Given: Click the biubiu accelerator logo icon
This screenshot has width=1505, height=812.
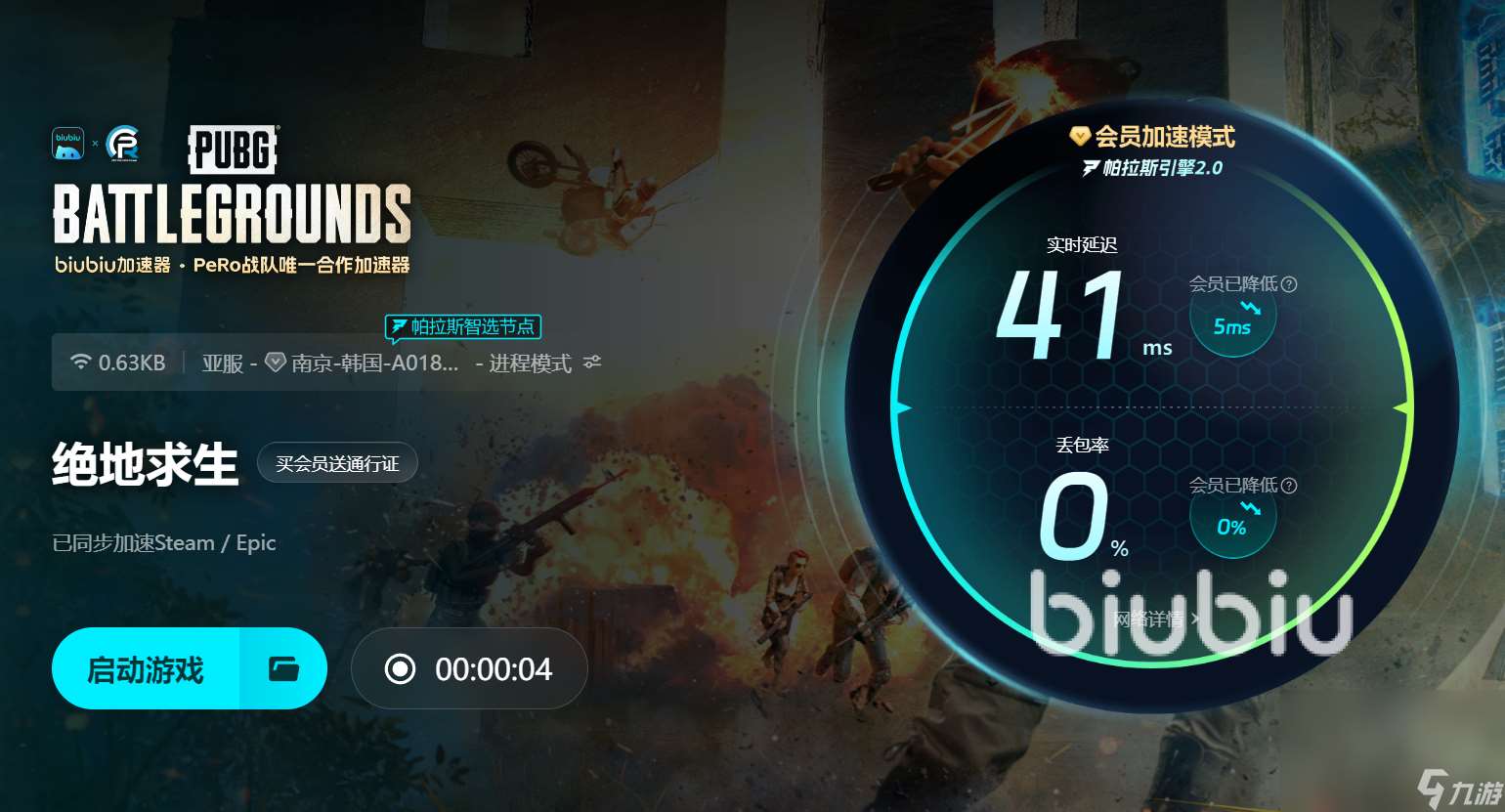Looking at the screenshot, I should click(x=67, y=143).
